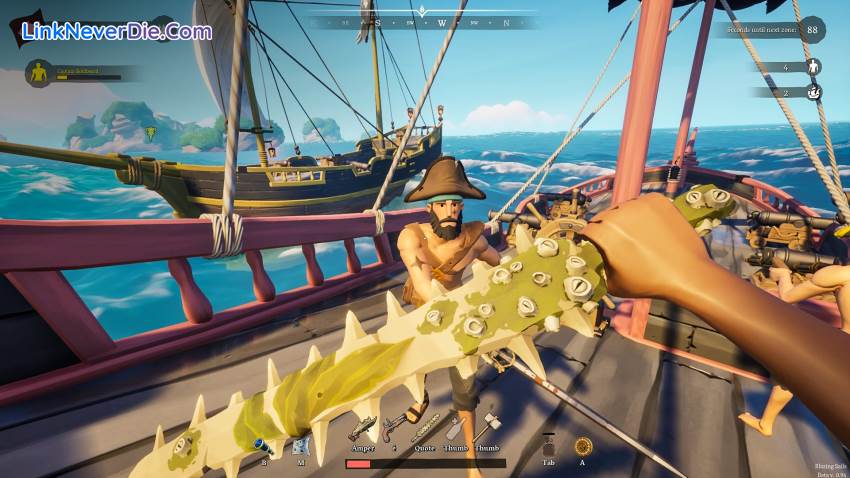Open the LinkNeverDie.Com watermark link

coord(116,31)
